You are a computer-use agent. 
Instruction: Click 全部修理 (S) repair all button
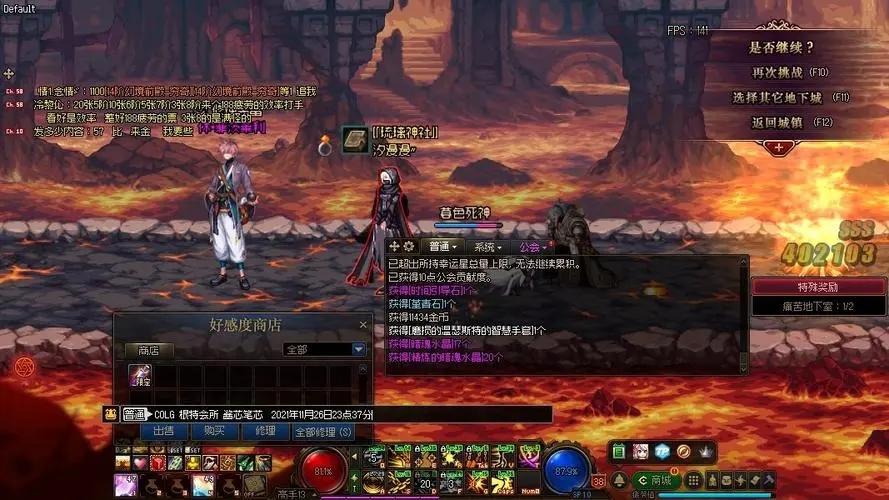[323, 431]
